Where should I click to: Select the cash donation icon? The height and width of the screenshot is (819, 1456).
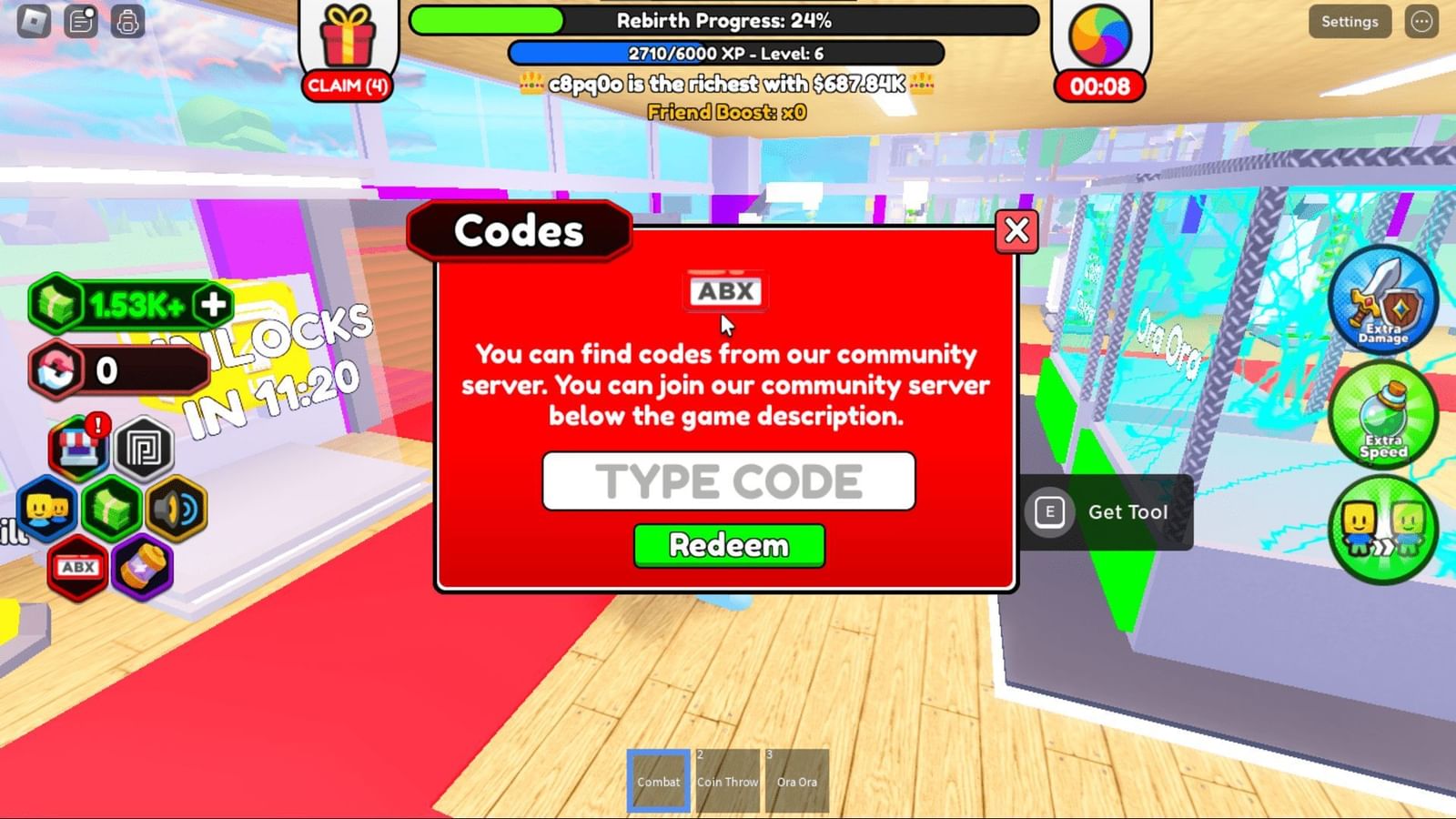click(x=112, y=510)
